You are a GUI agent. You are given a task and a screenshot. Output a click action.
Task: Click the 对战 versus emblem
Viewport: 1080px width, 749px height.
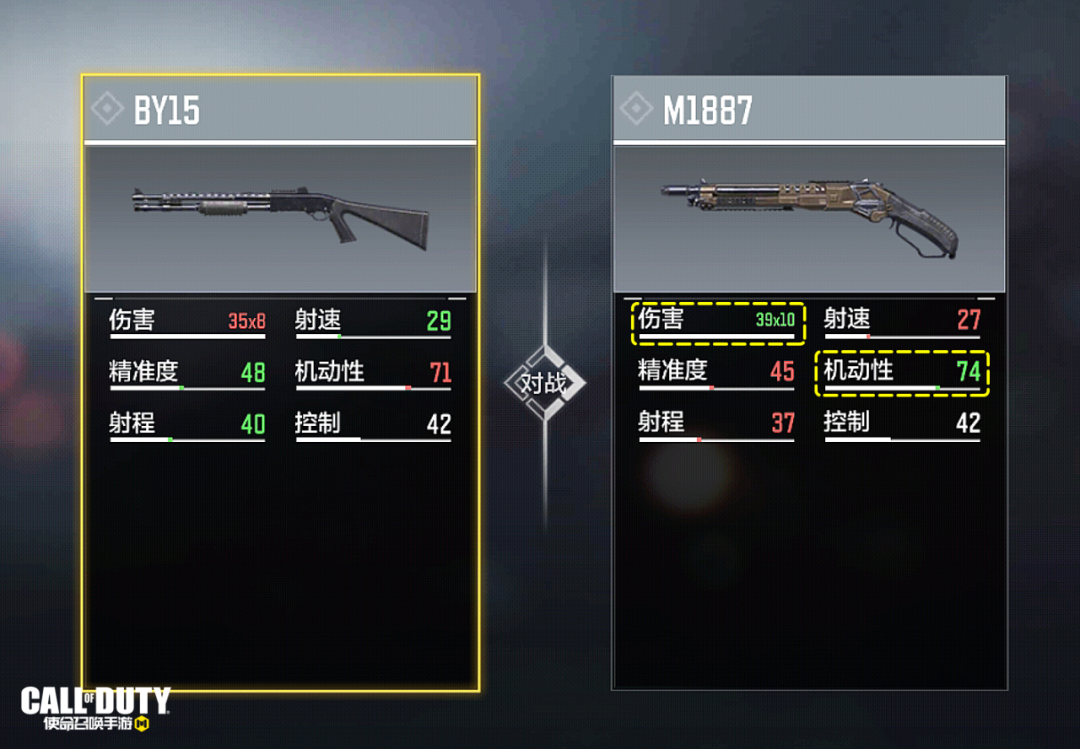(545, 382)
